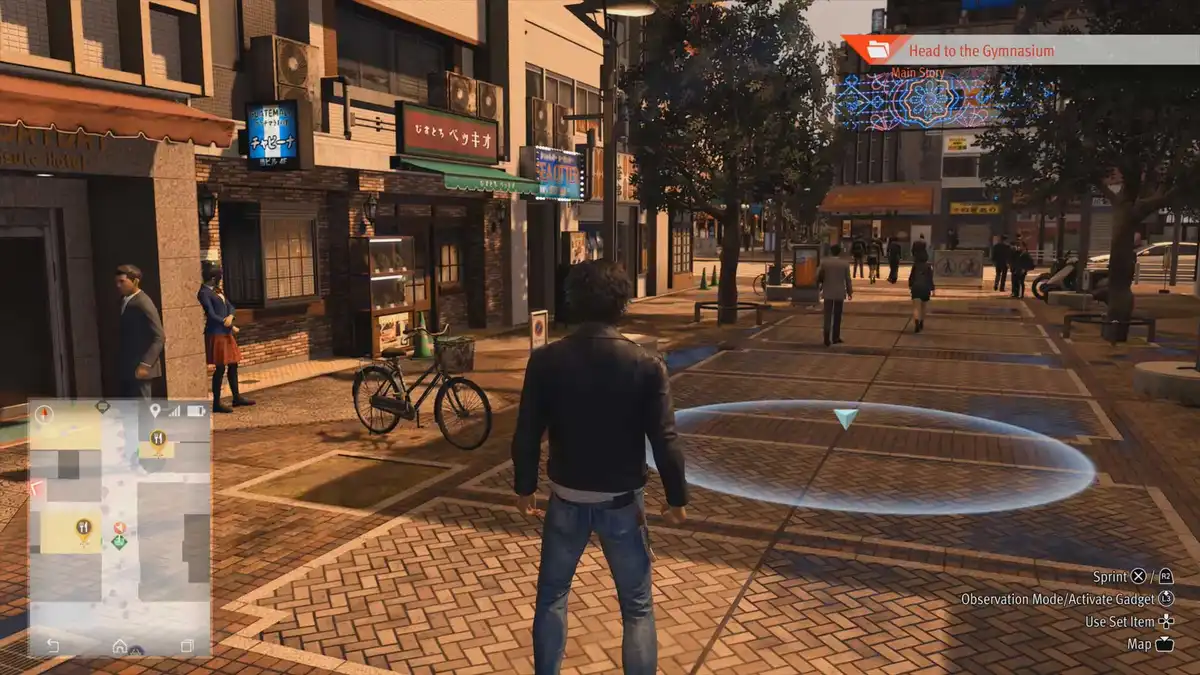Click the location pin icon on minimap
The height and width of the screenshot is (675, 1200).
coord(155,411)
